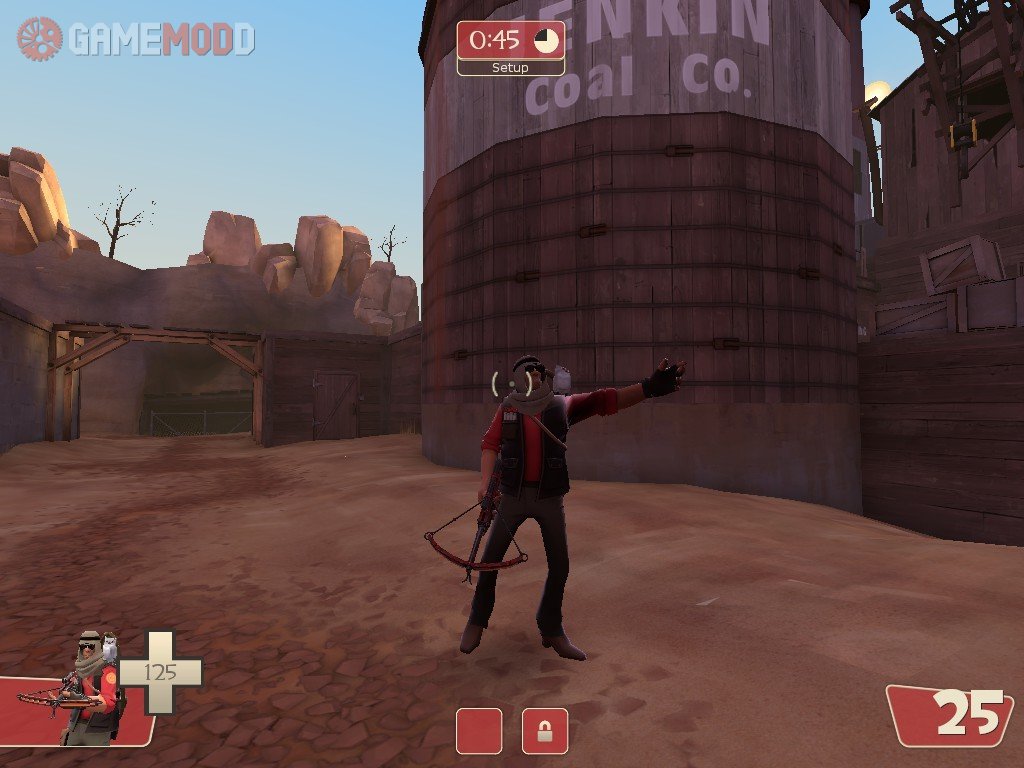
Task: Select the blank red control point icon
Action: point(478,731)
